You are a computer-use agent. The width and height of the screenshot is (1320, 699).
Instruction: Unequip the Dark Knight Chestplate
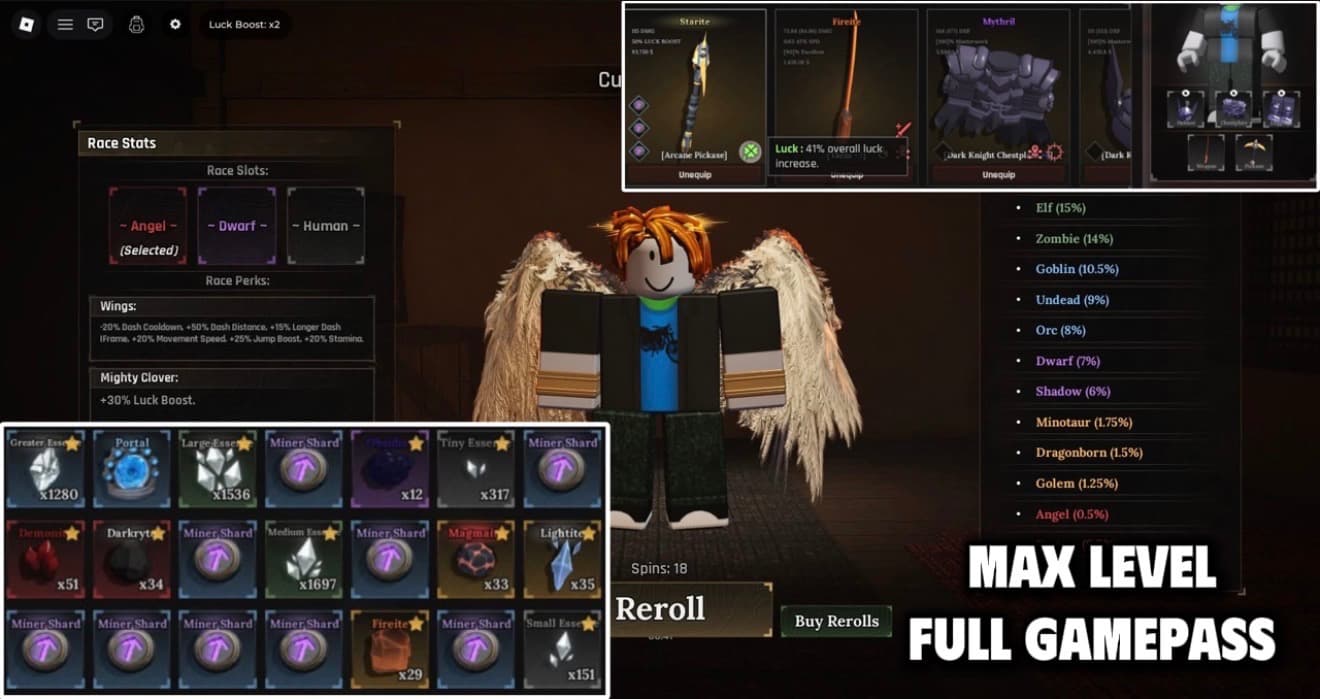[x=998, y=174]
